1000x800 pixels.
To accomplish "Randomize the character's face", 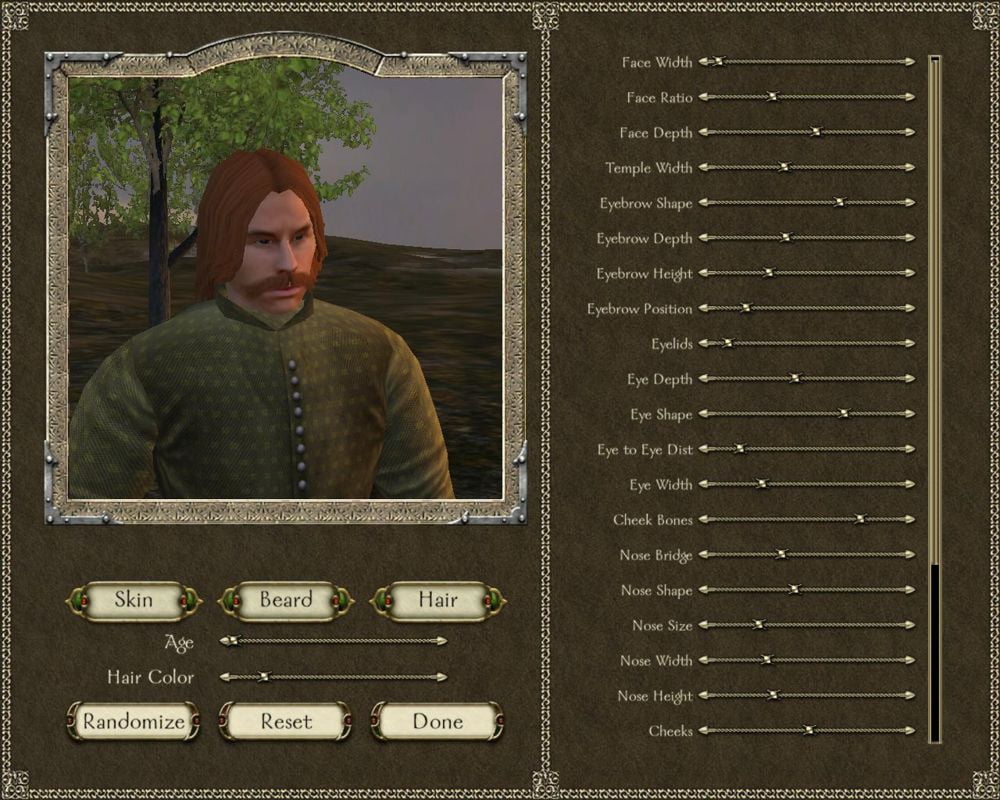I will [x=134, y=721].
